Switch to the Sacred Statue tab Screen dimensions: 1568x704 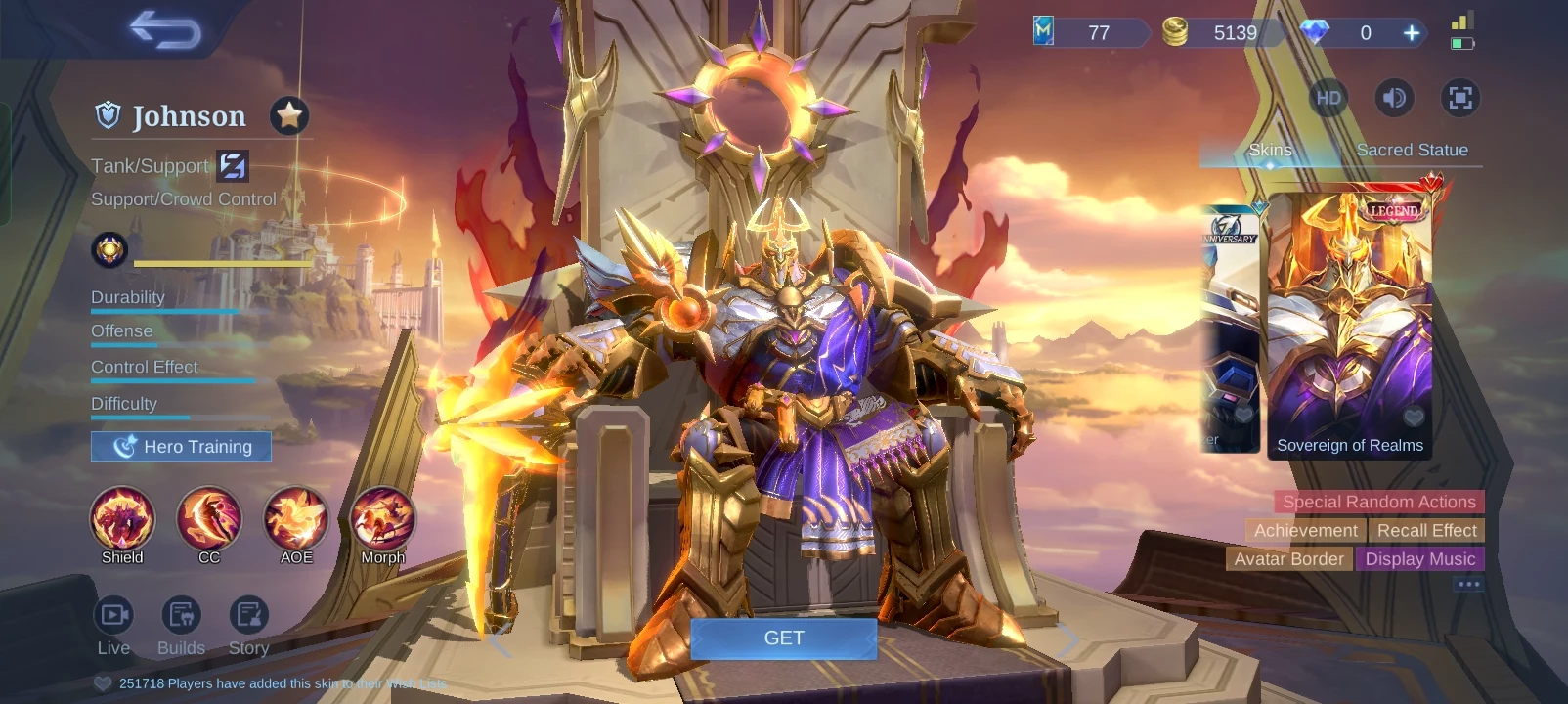pos(1412,150)
